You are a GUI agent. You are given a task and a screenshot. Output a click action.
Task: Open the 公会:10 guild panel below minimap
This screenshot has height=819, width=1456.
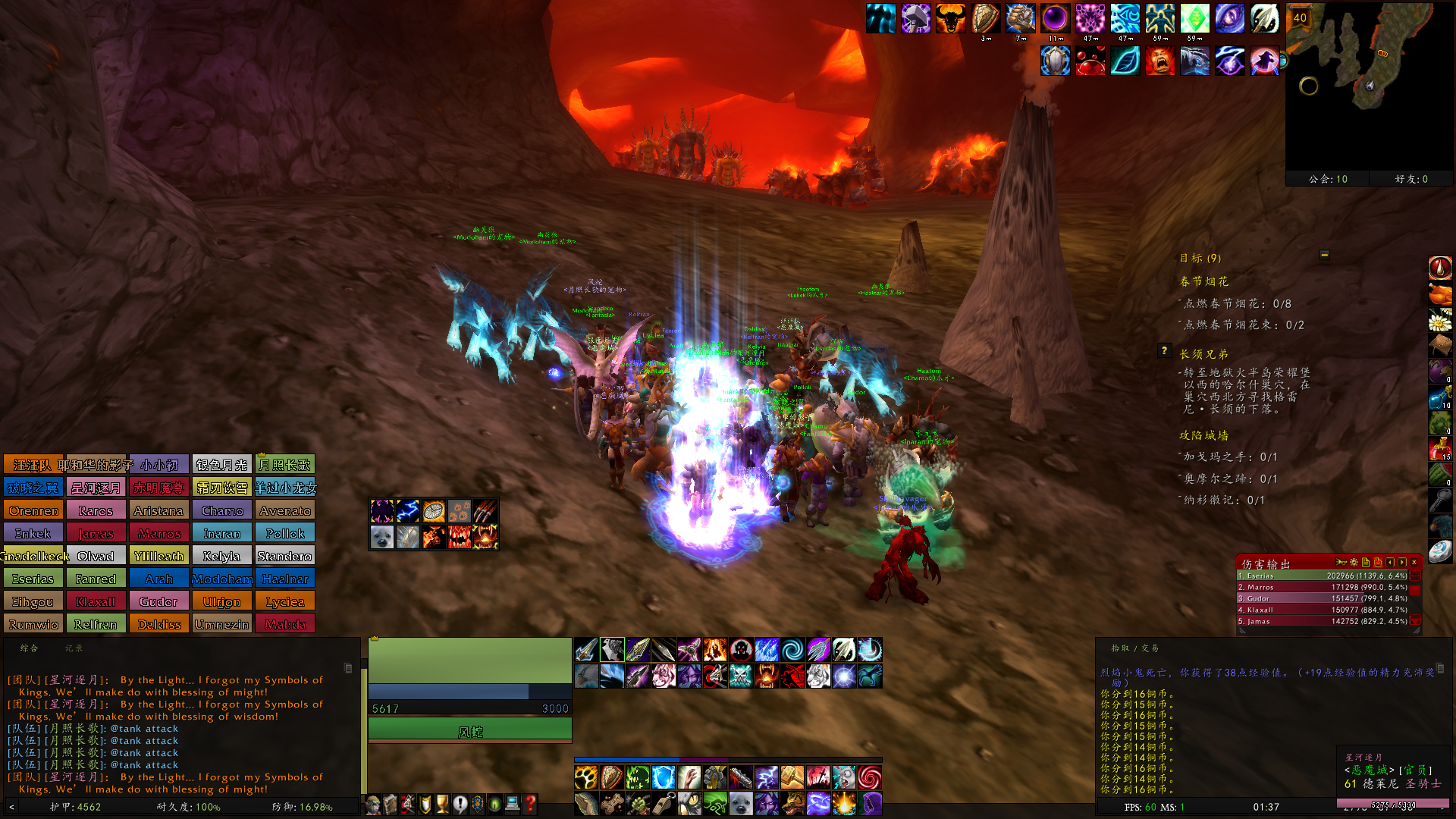(x=1327, y=179)
